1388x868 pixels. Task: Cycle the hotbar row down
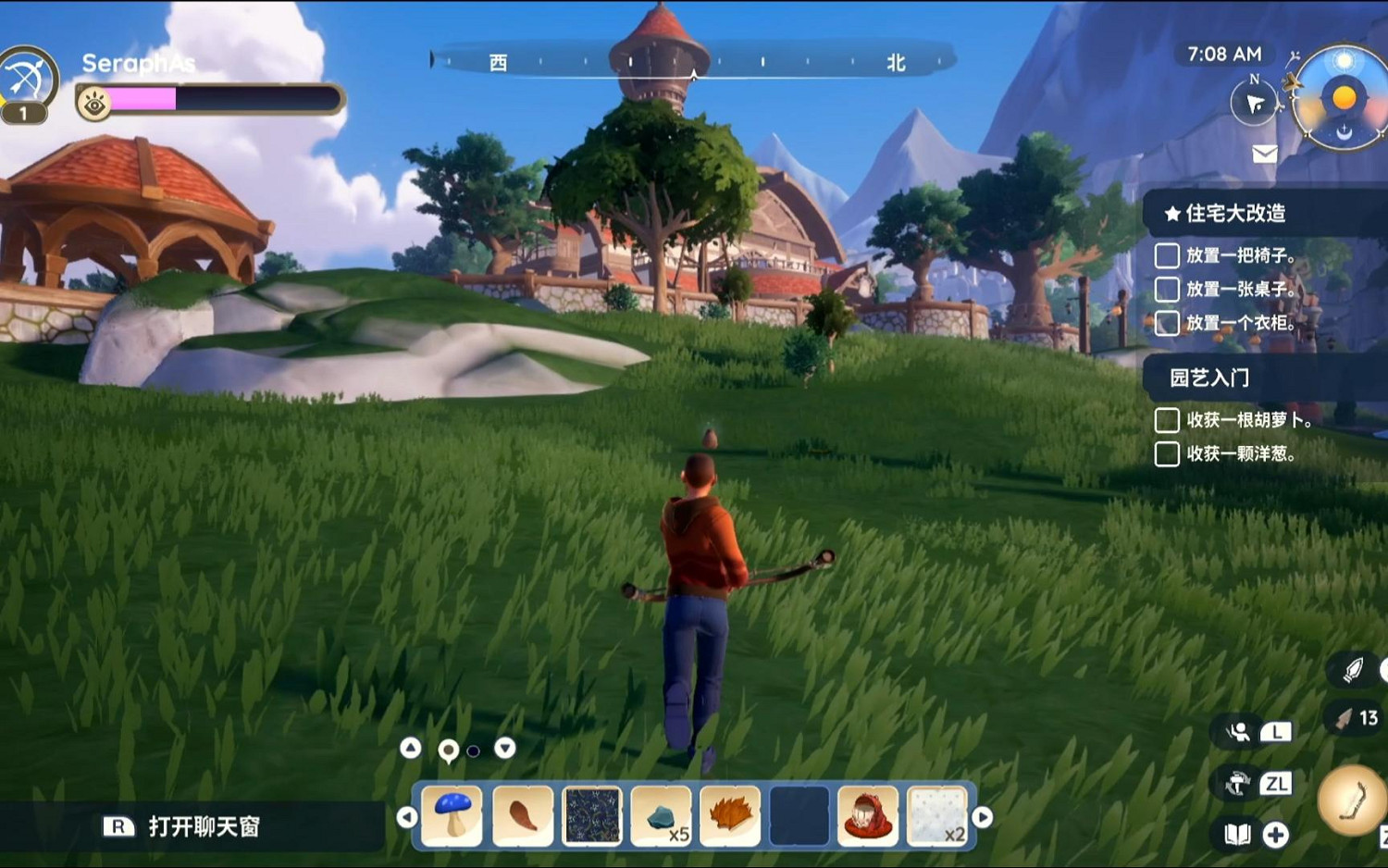coord(504,748)
